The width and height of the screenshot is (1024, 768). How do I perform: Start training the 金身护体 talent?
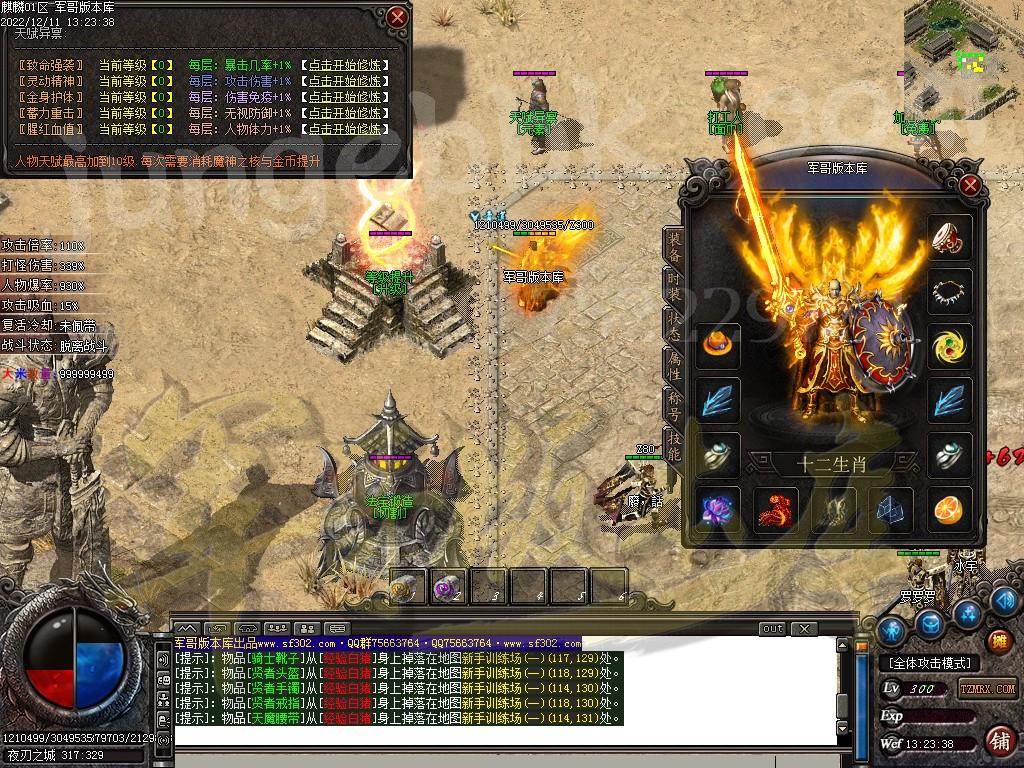tap(345, 97)
